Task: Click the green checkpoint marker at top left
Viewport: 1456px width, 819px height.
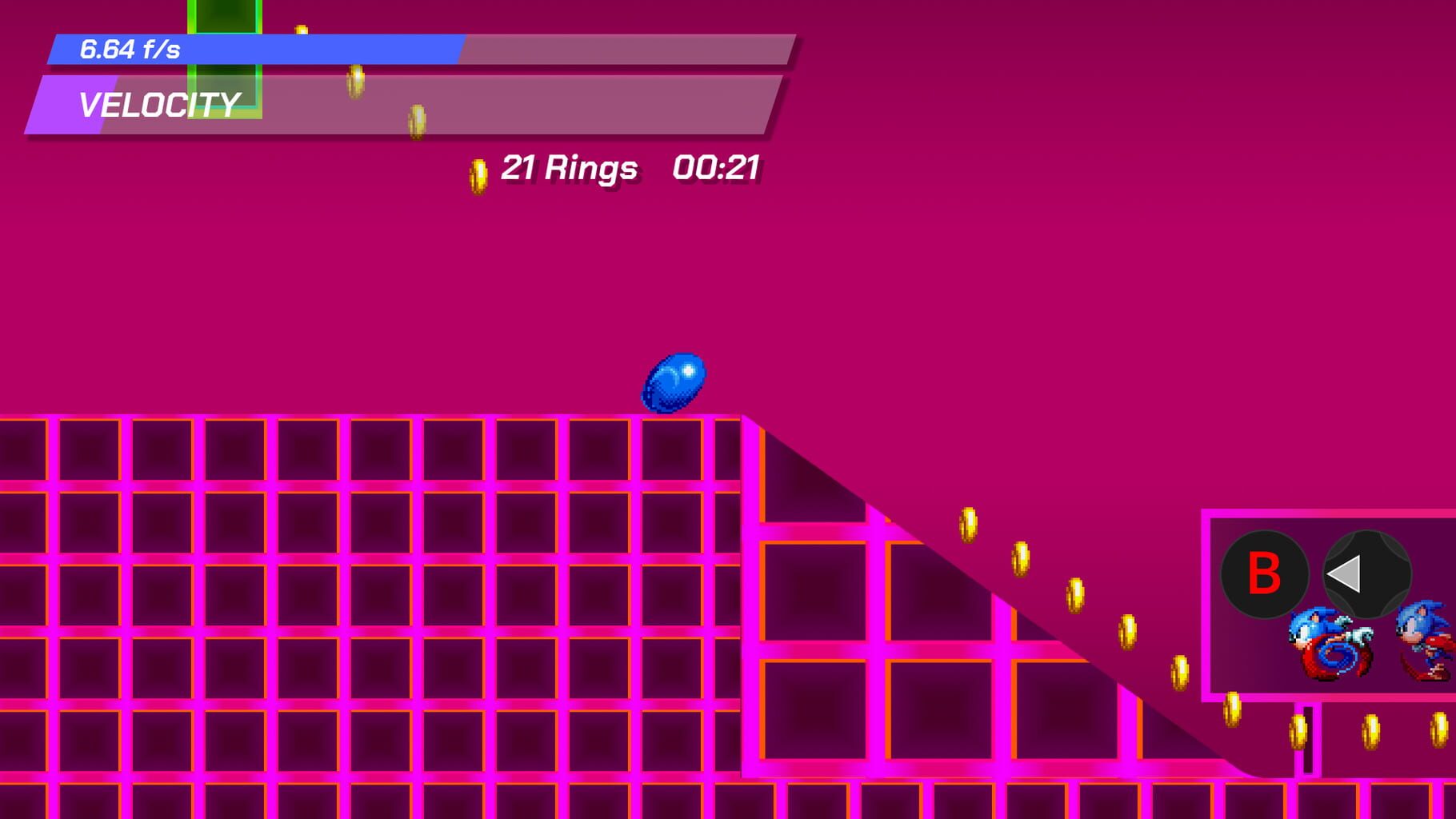Action: click(224, 60)
